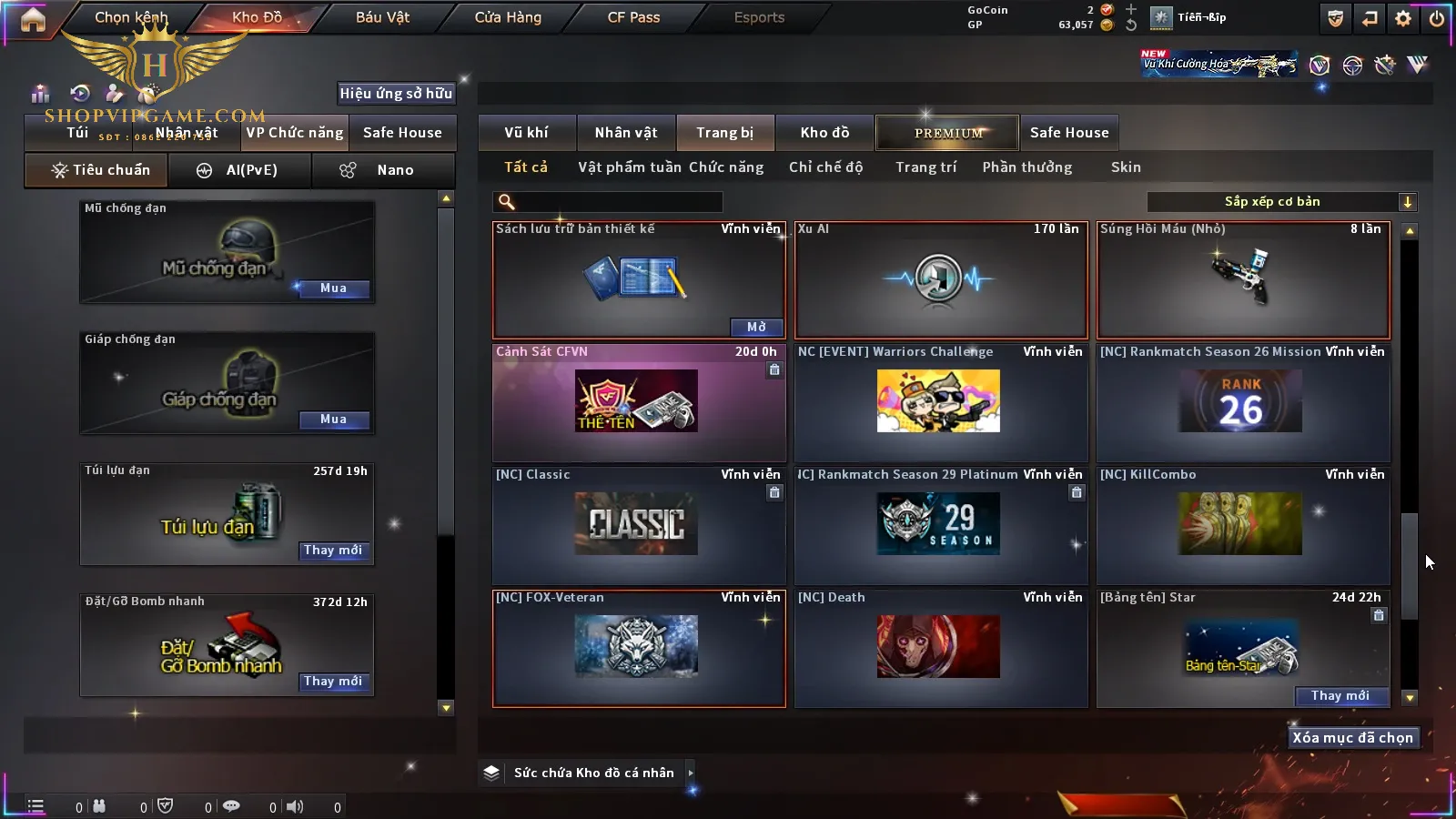Buy the Mũ chống đạn helmet
1456x819 pixels.
click(x=333, y=288)
